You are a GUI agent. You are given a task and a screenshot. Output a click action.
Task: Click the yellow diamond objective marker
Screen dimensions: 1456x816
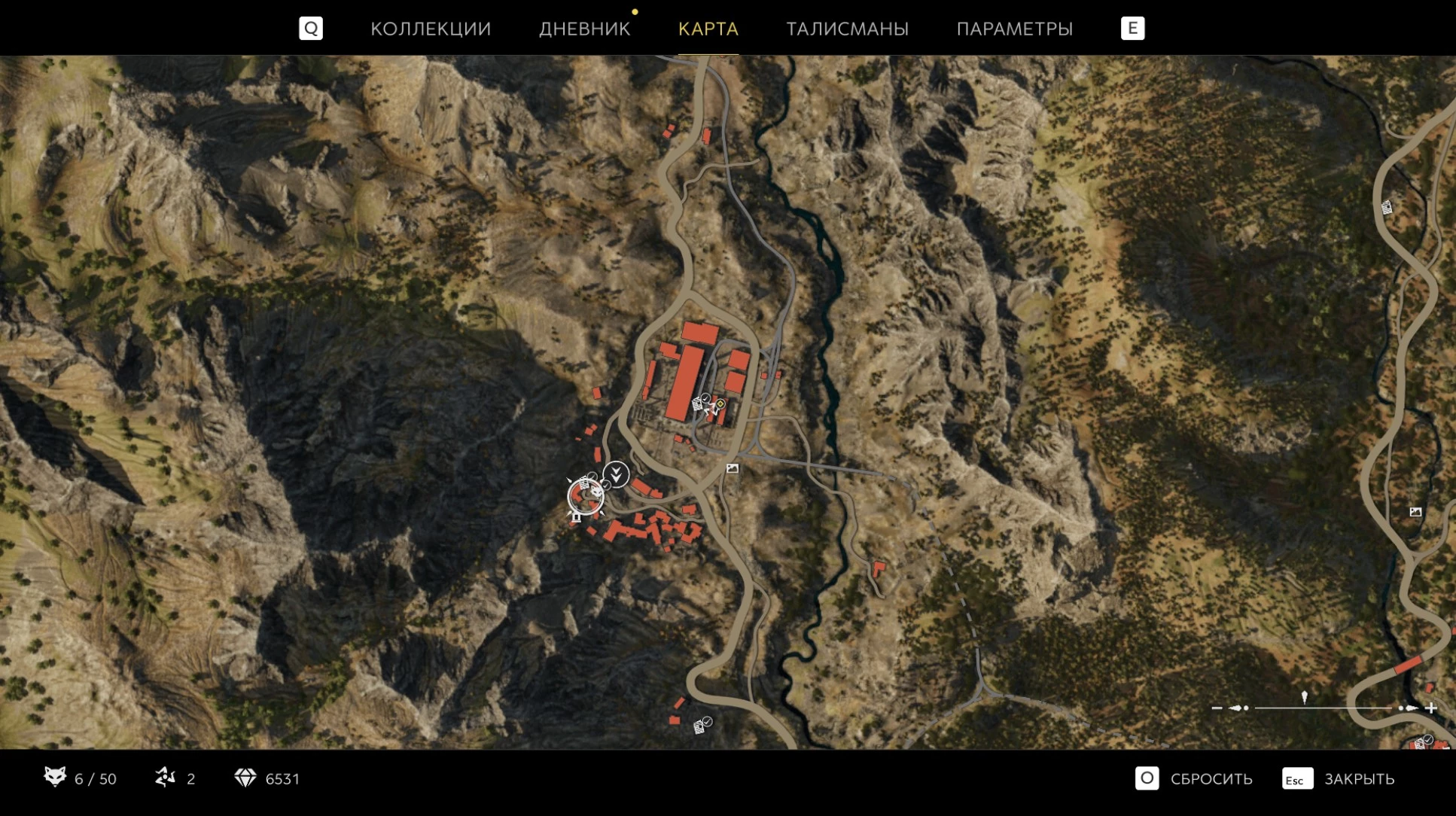coord(720,404)
